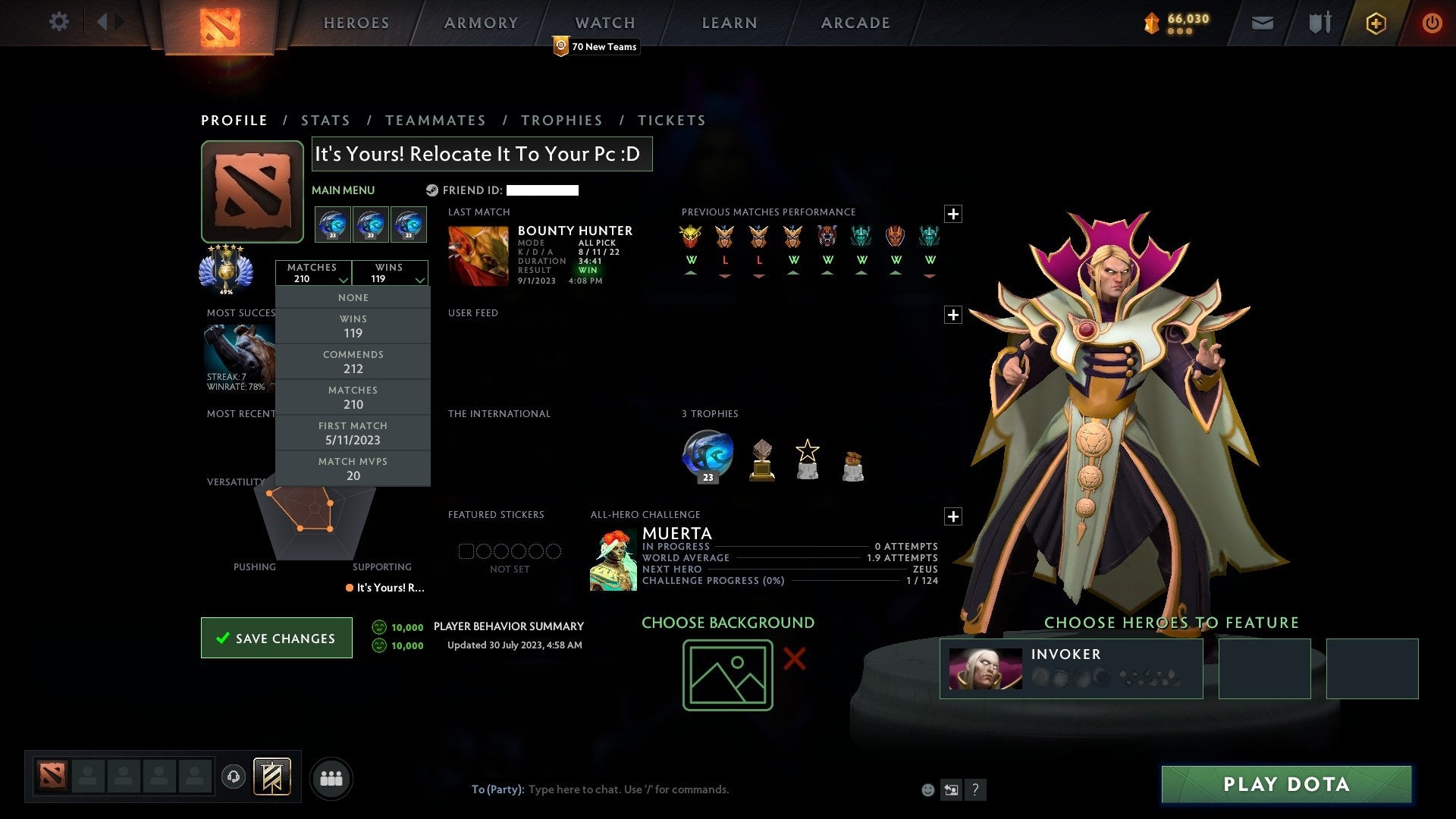Select Commends in the stat dropdown
Screen dimensions: 1456x819
(x=353, y=362)
